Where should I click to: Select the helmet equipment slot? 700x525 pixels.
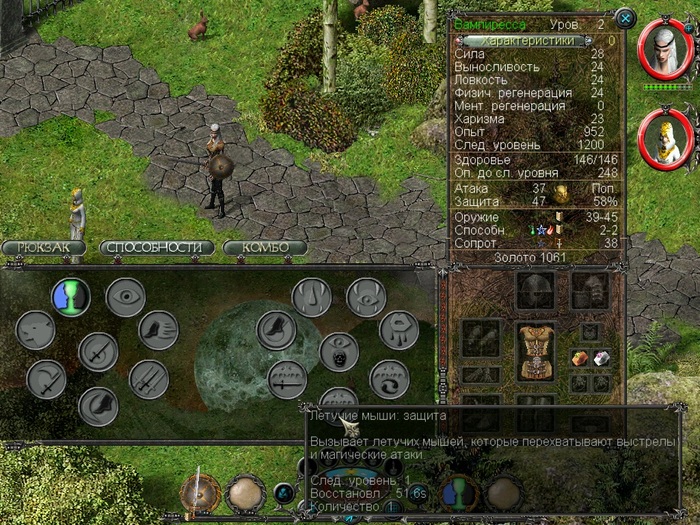pyautogui.click(x=535, y=291)
